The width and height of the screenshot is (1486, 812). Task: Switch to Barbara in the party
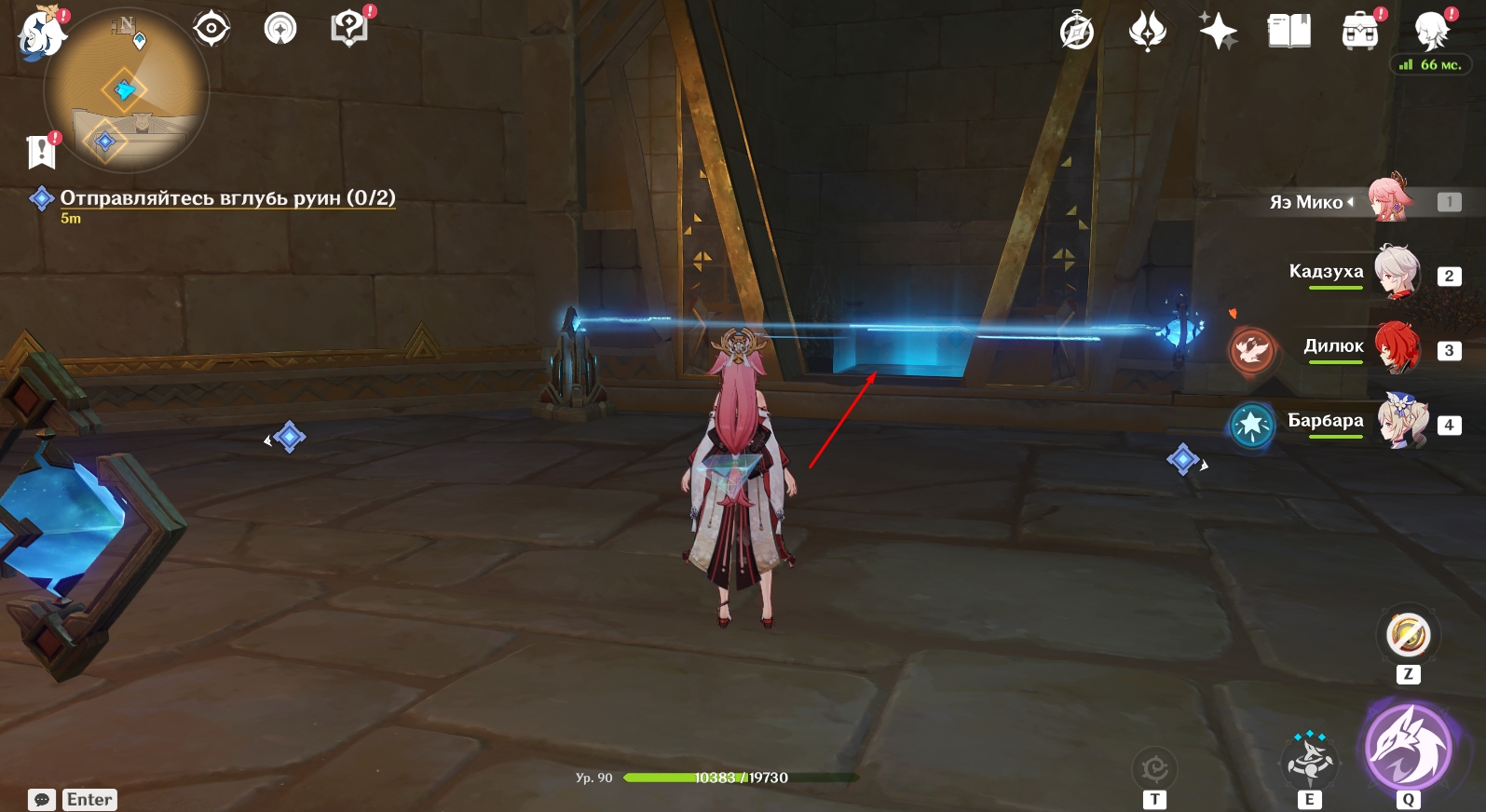click(x=1400, y=422)
